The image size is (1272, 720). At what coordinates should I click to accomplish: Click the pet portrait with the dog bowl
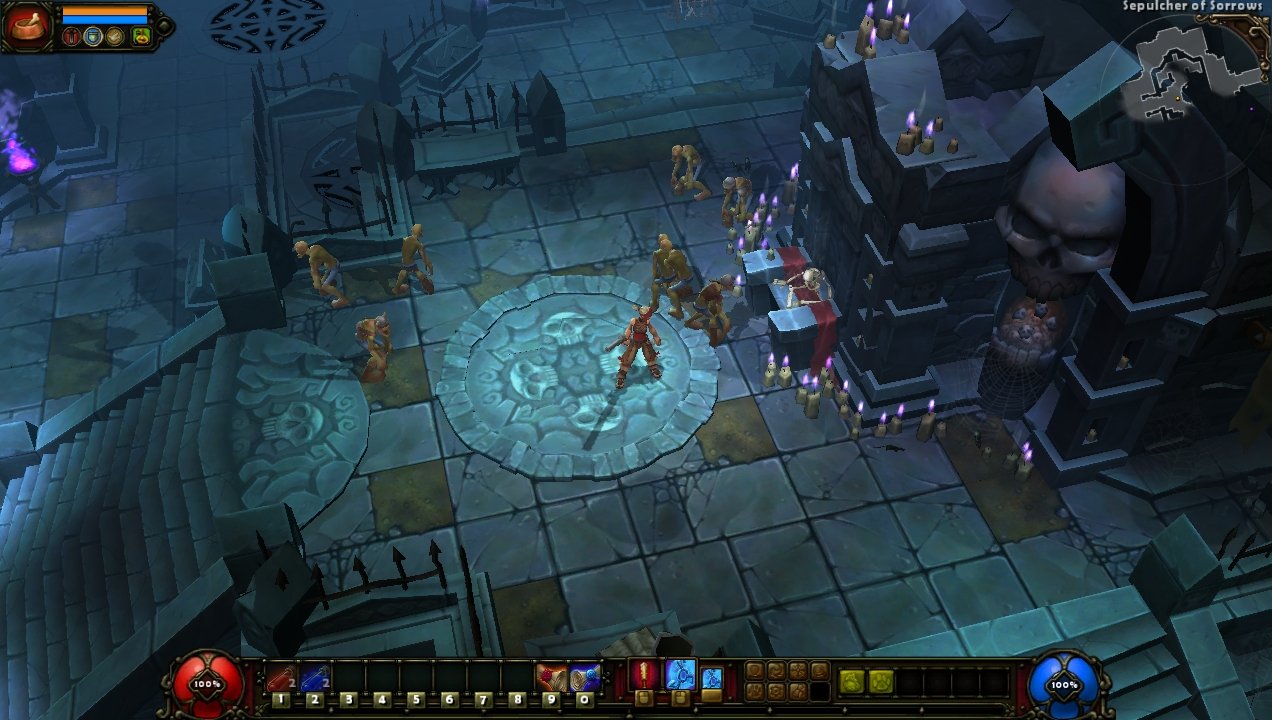pos(25,25)
